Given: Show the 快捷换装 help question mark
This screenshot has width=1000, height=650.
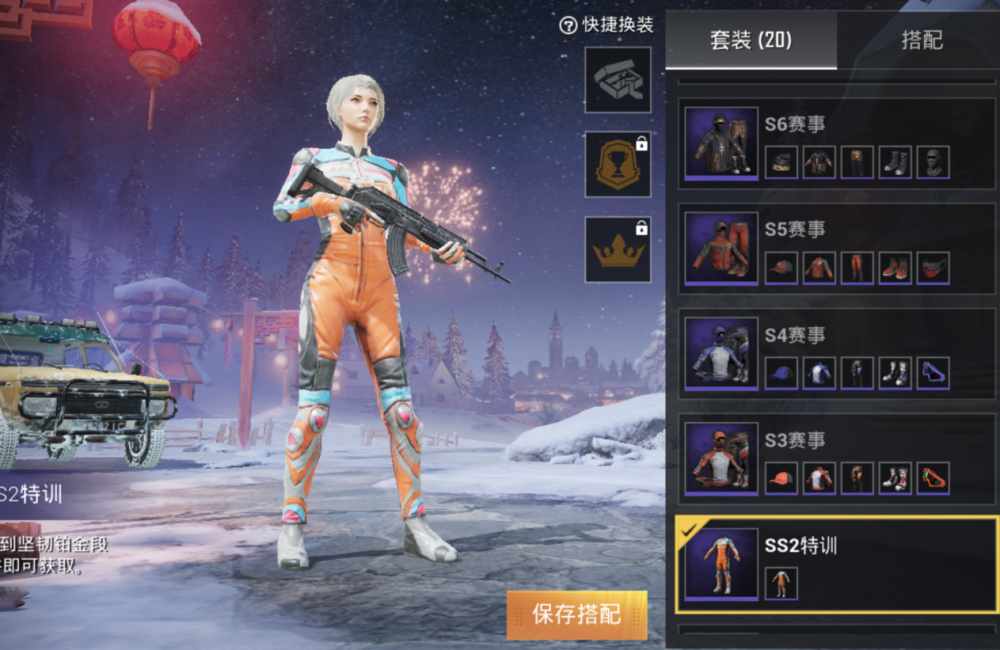Looking at the screenshot, I should click(x=568, y=25).
